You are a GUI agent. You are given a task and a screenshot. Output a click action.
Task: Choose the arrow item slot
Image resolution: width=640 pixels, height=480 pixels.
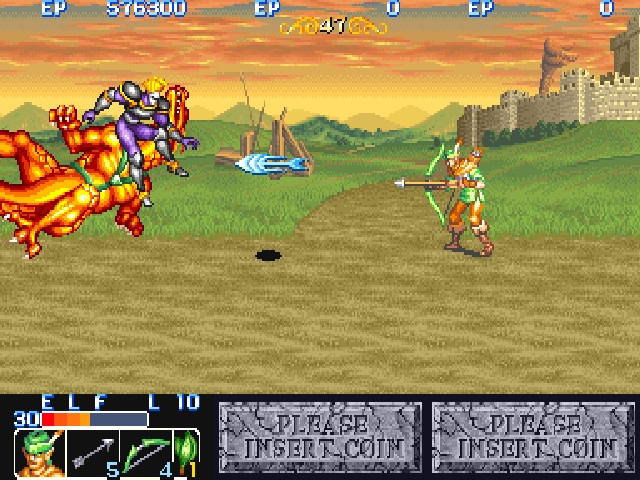point(93,453)
